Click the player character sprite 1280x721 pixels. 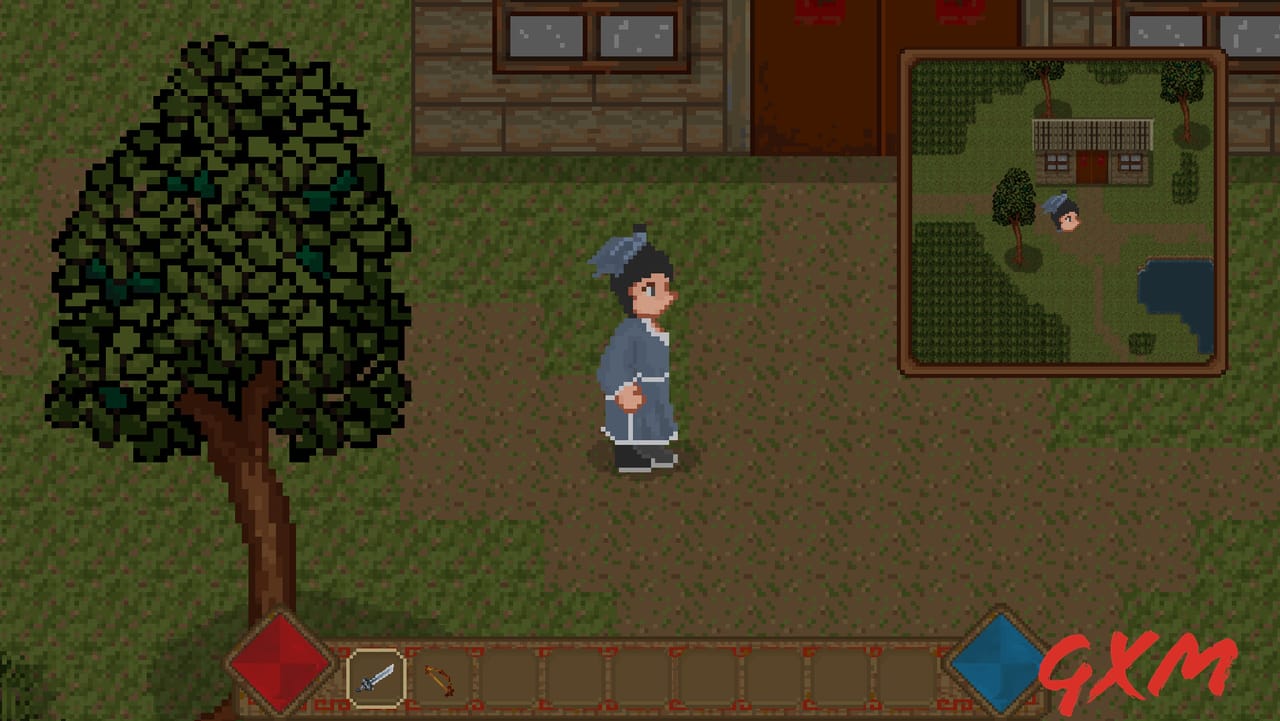pos(635,350)
